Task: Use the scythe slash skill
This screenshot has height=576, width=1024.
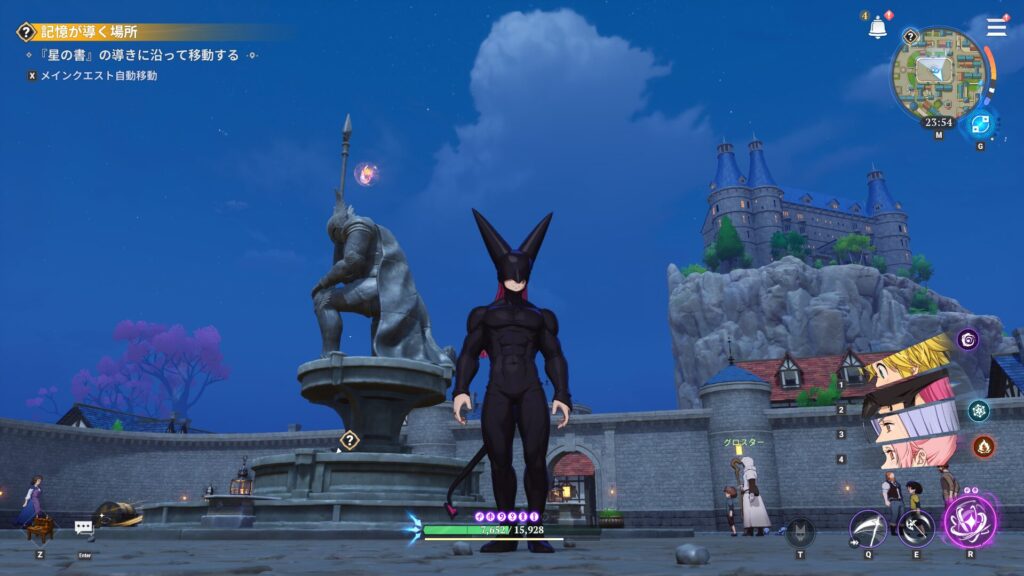Action: [x=868, y=528]
